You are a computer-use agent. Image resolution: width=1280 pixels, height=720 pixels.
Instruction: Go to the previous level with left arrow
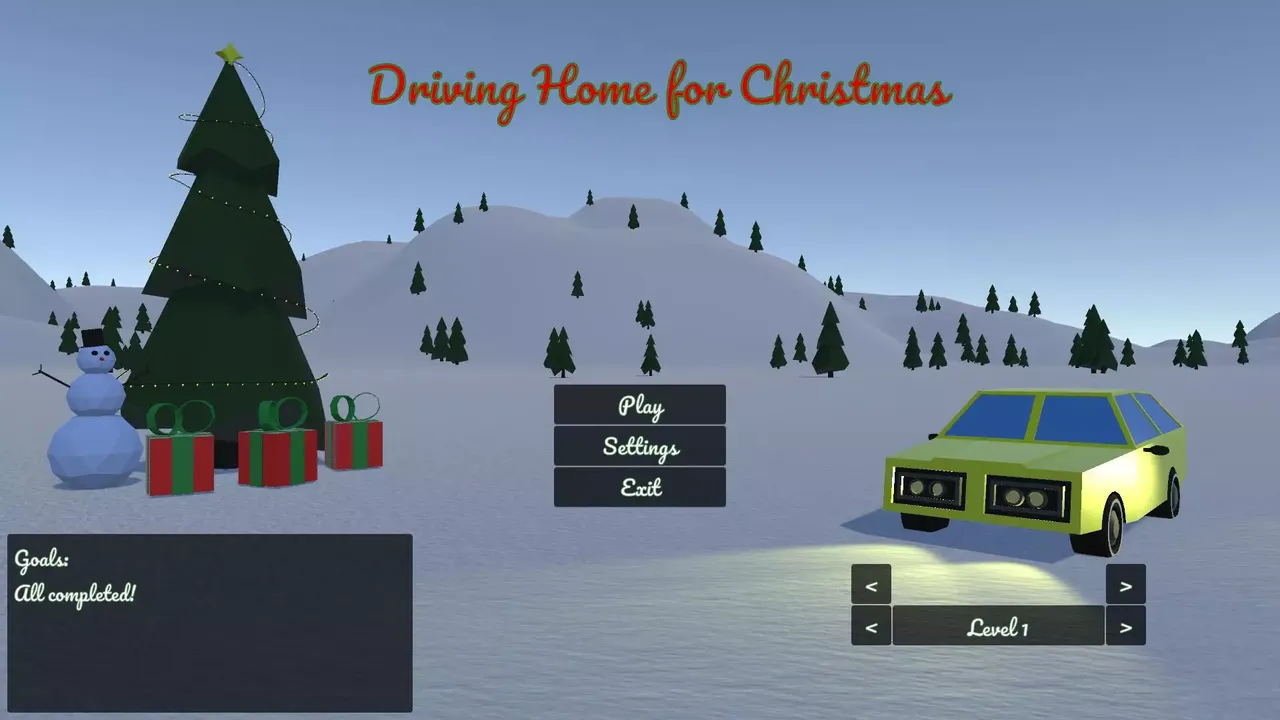click(x=870, y=626)
